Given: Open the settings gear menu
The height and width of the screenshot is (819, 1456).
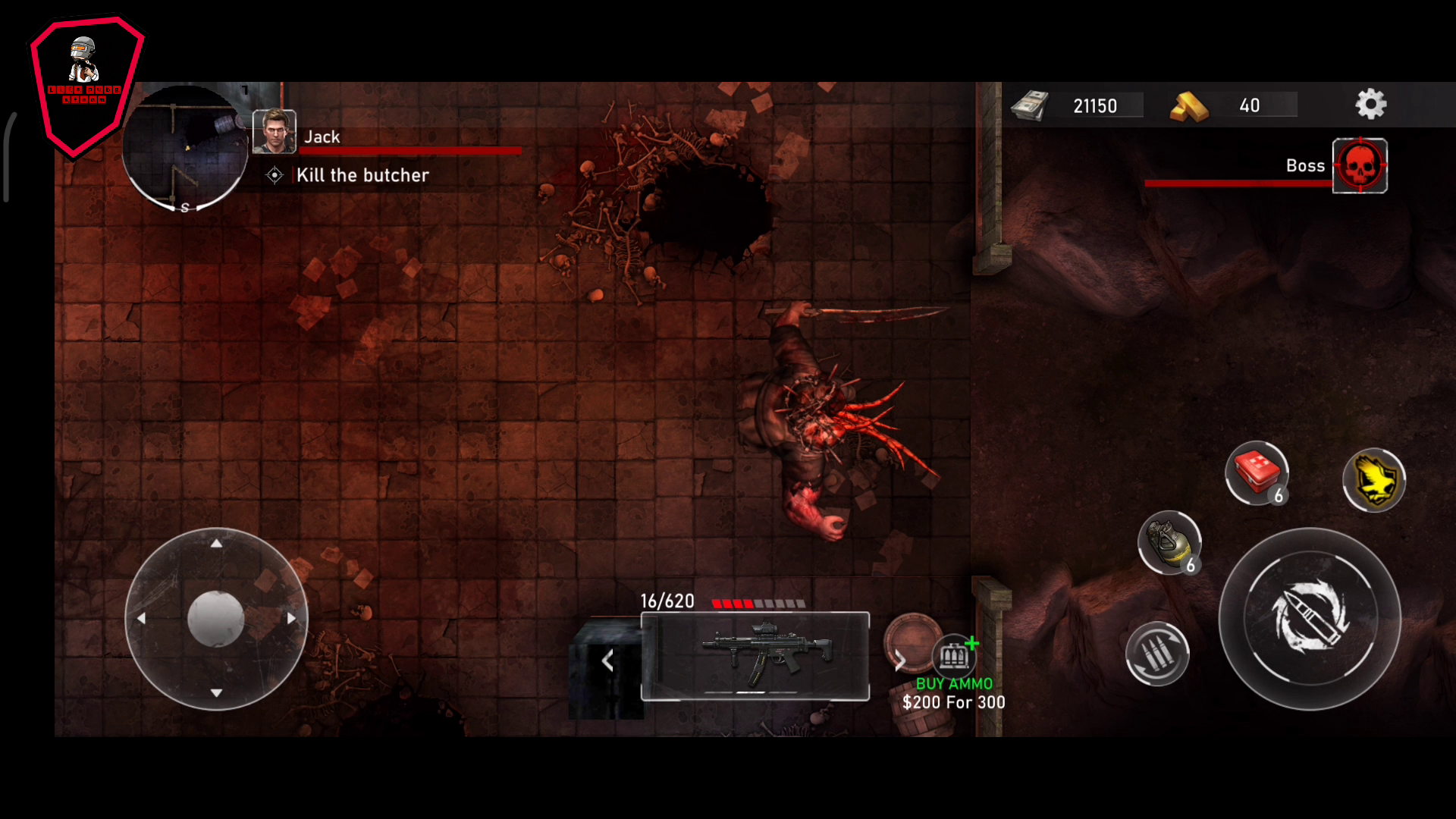Looking at the screenshot, I should [x=1370, y=105].
